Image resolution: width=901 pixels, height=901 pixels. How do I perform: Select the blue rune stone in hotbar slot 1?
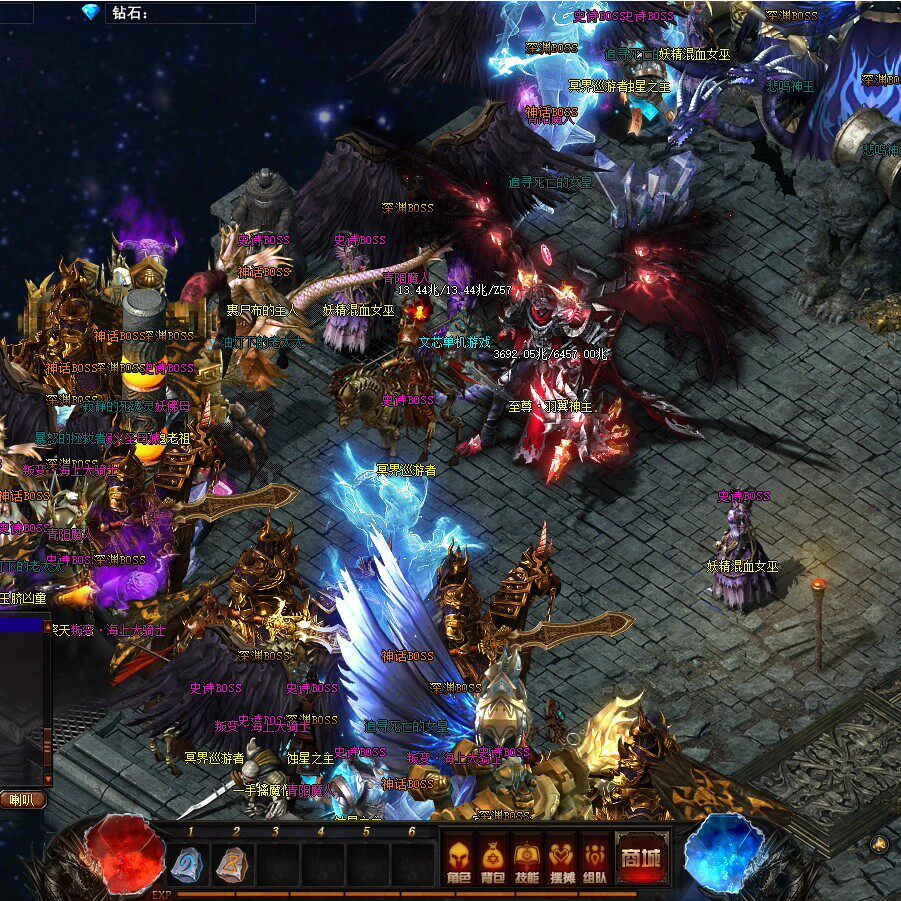click(188, 864)
